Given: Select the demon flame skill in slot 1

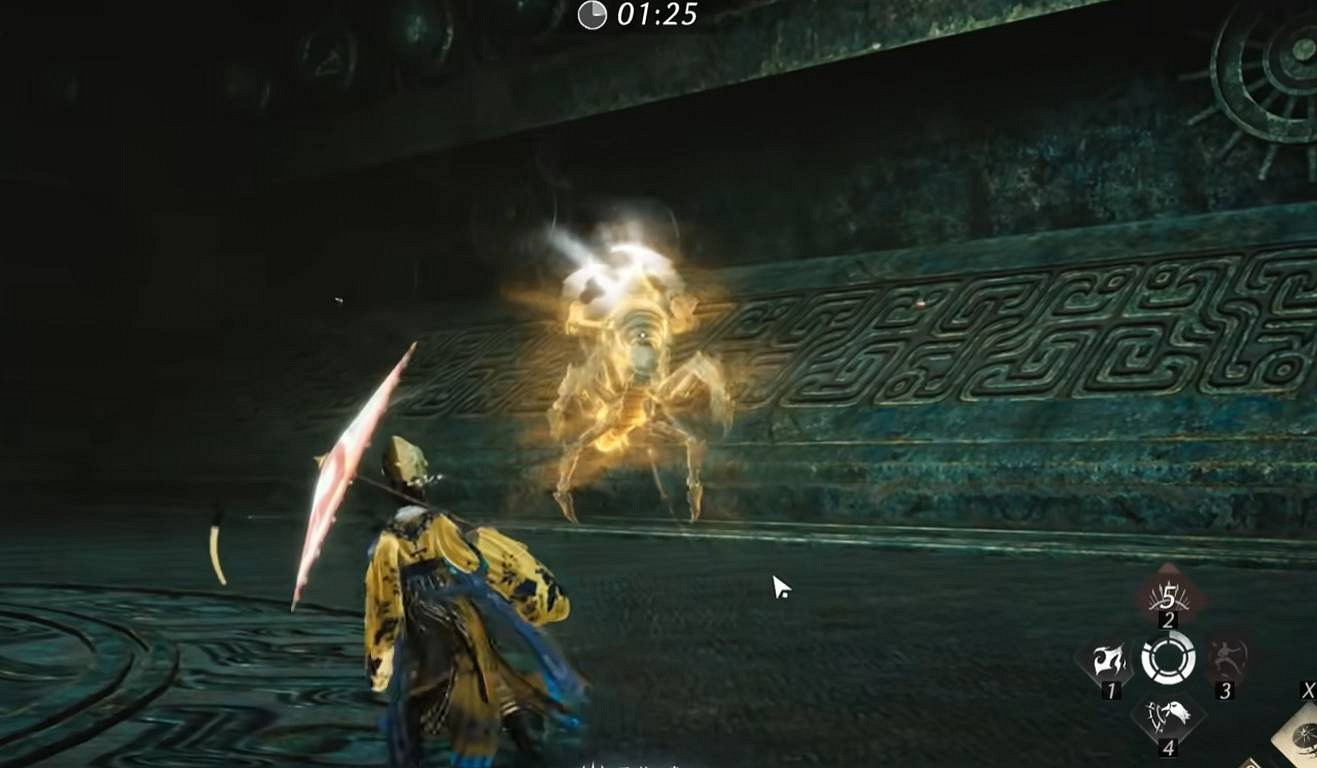Looking at the screenshot, I should coord(1108,657).
